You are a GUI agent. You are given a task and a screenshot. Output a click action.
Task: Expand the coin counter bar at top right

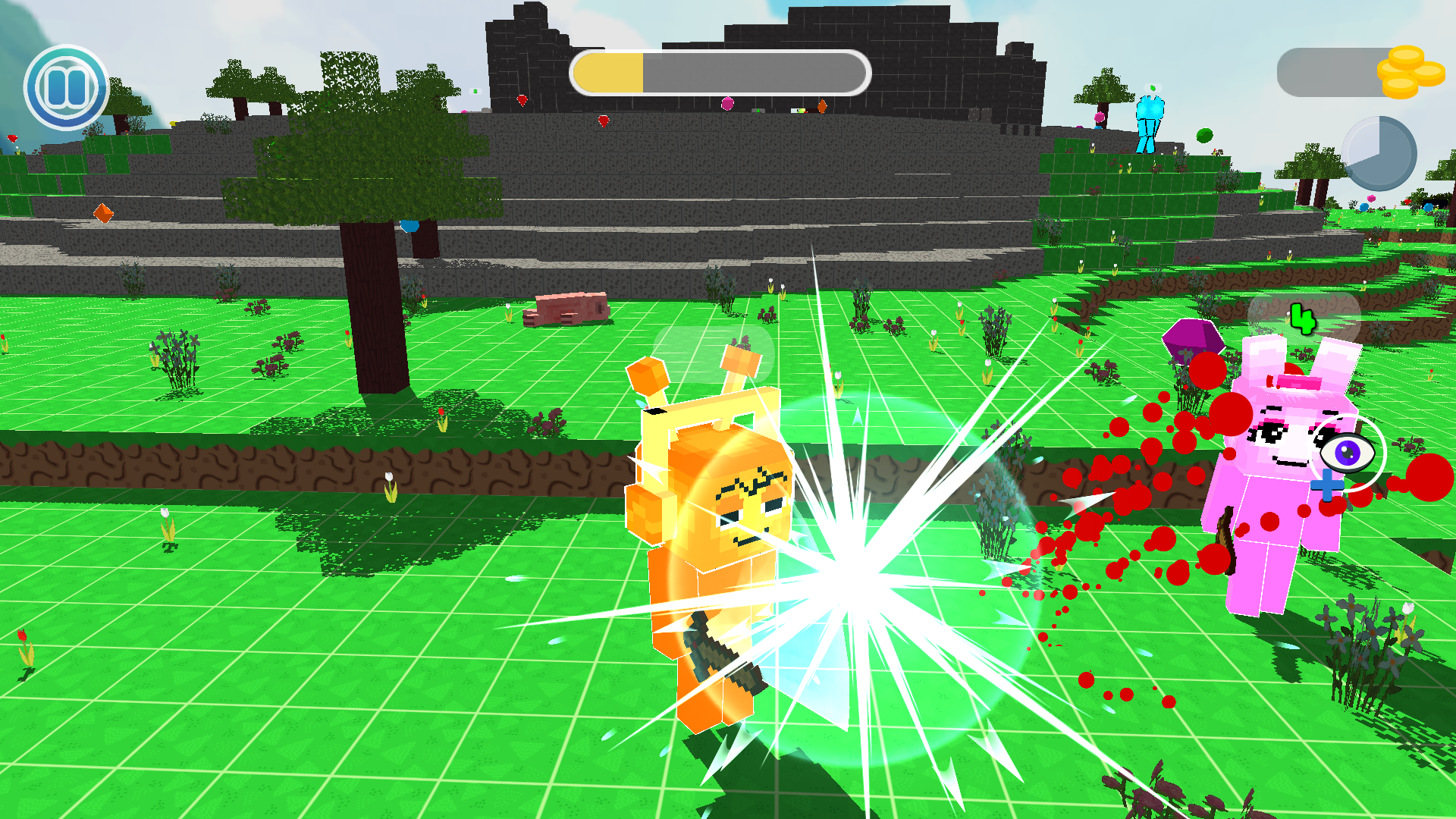click(x=1331, y=72)
